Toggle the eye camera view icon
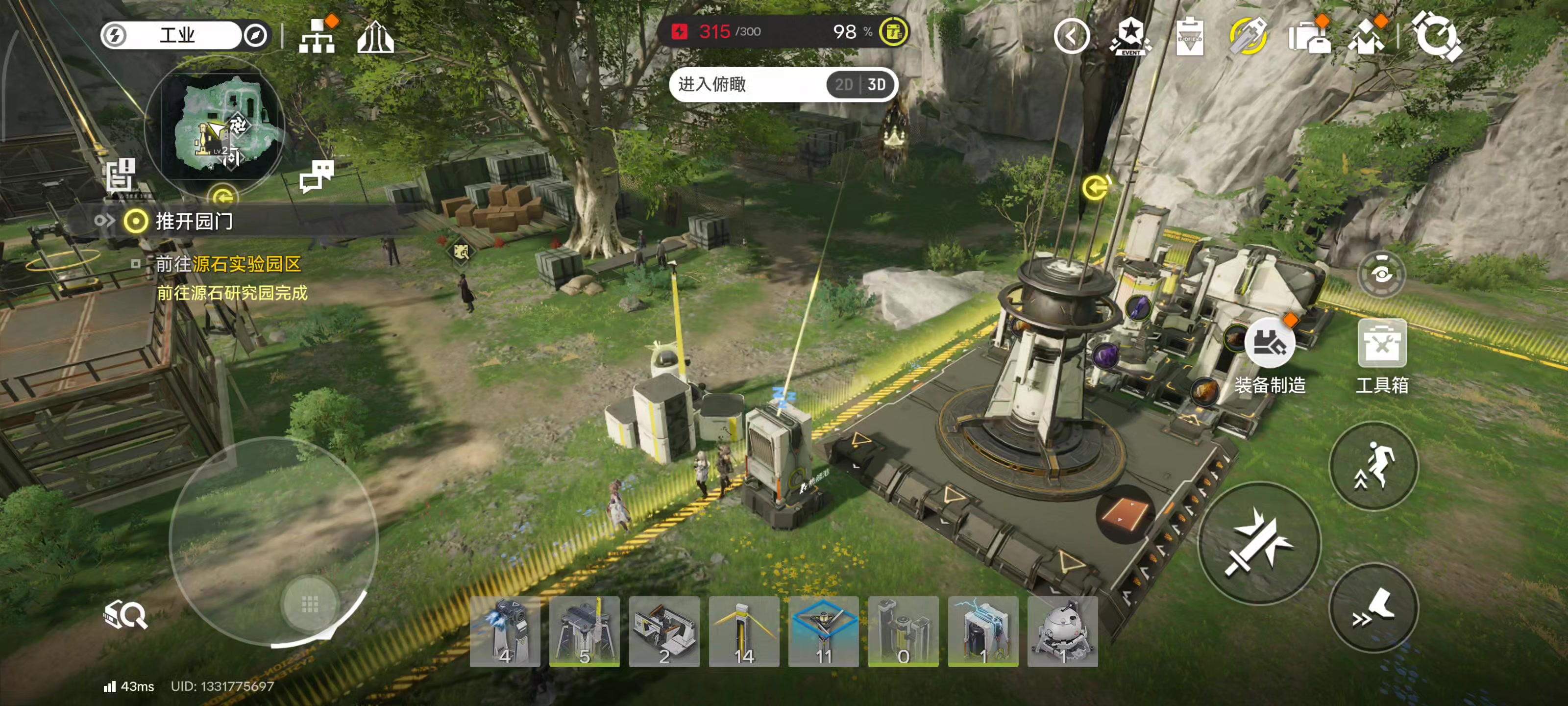Image resolution: width=1568 pixels, height=706 pixels. pos(1381,275)
